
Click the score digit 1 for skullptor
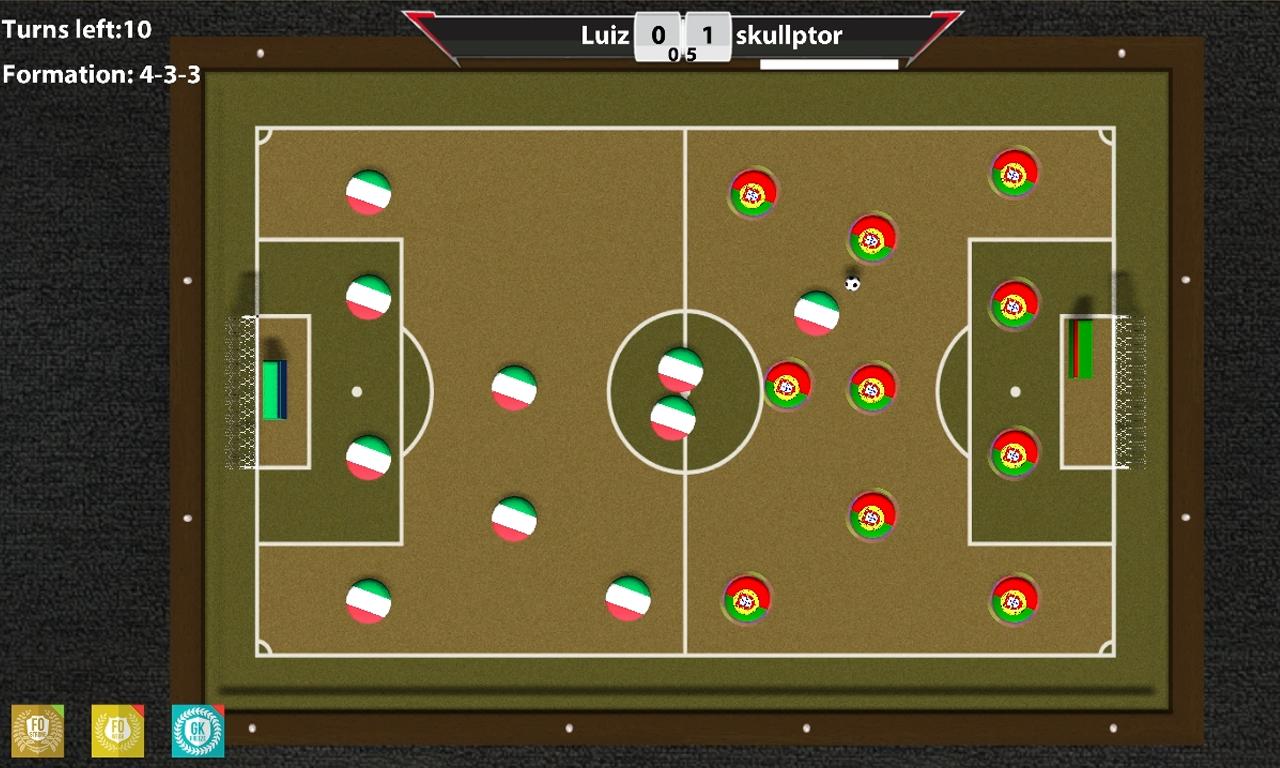(x=706, y=33)
